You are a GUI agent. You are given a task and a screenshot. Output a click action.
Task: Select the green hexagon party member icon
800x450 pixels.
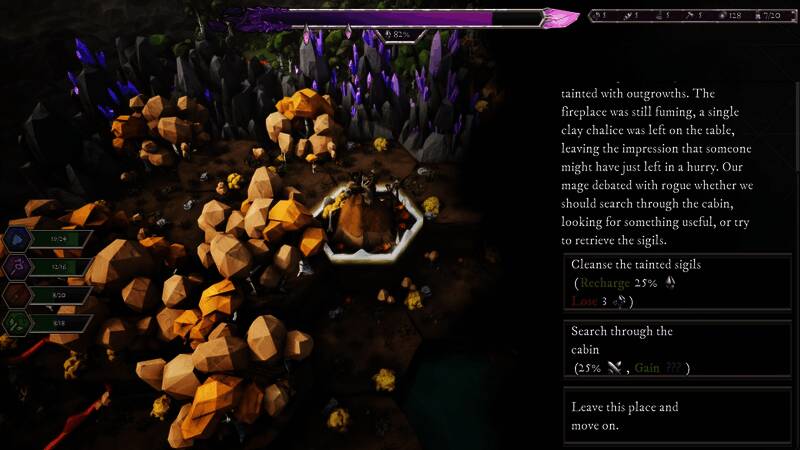coord(19,323)
